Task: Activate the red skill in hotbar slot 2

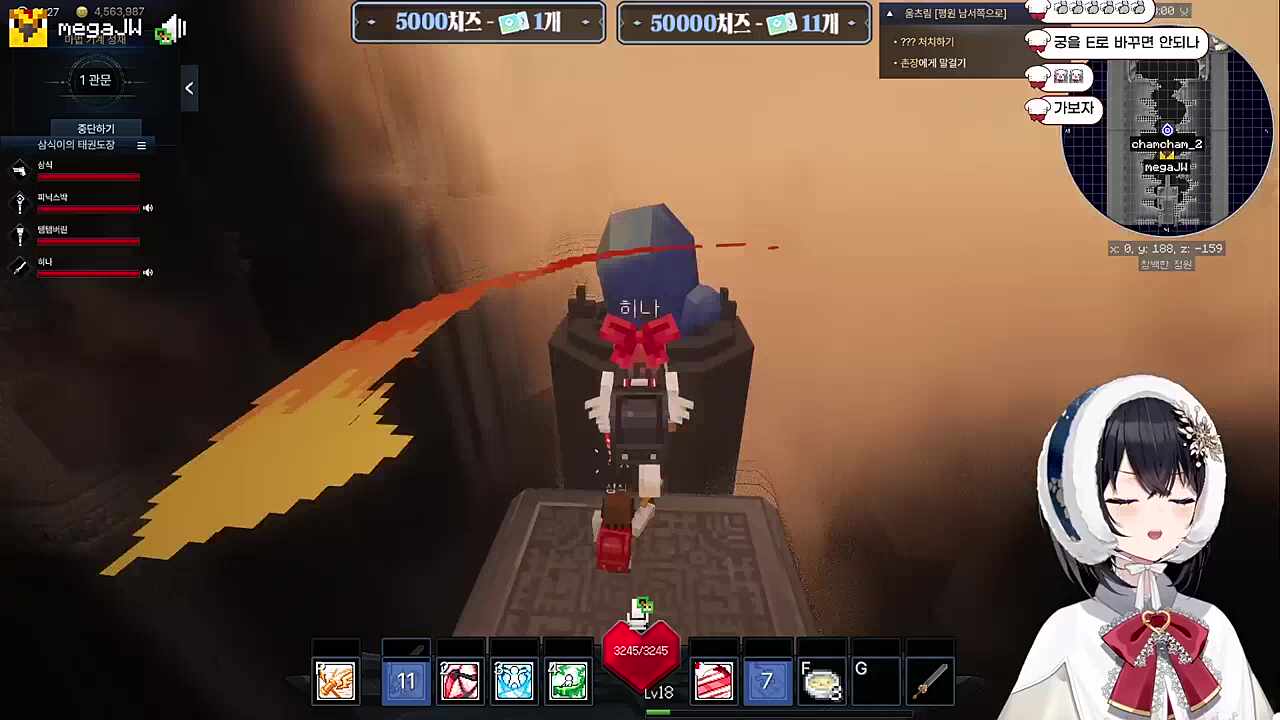Action: (459, 680)
